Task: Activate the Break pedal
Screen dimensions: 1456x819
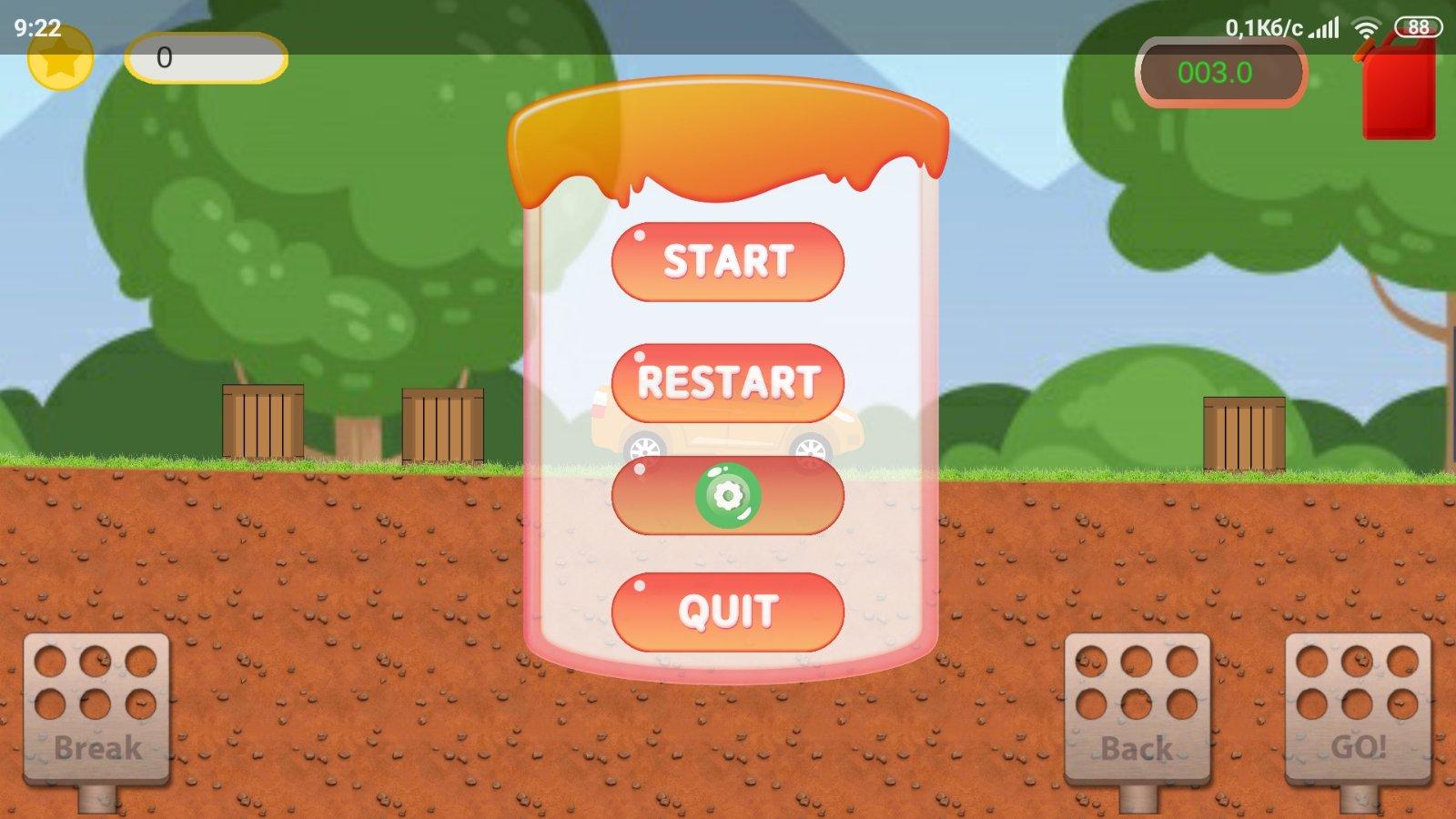Action: click(x=96, y=710)
